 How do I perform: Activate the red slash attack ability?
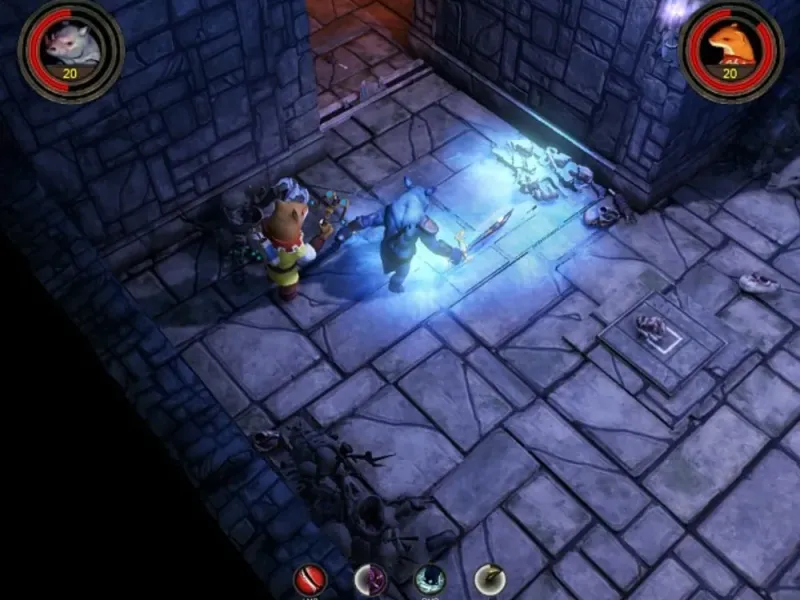(308, 580)
